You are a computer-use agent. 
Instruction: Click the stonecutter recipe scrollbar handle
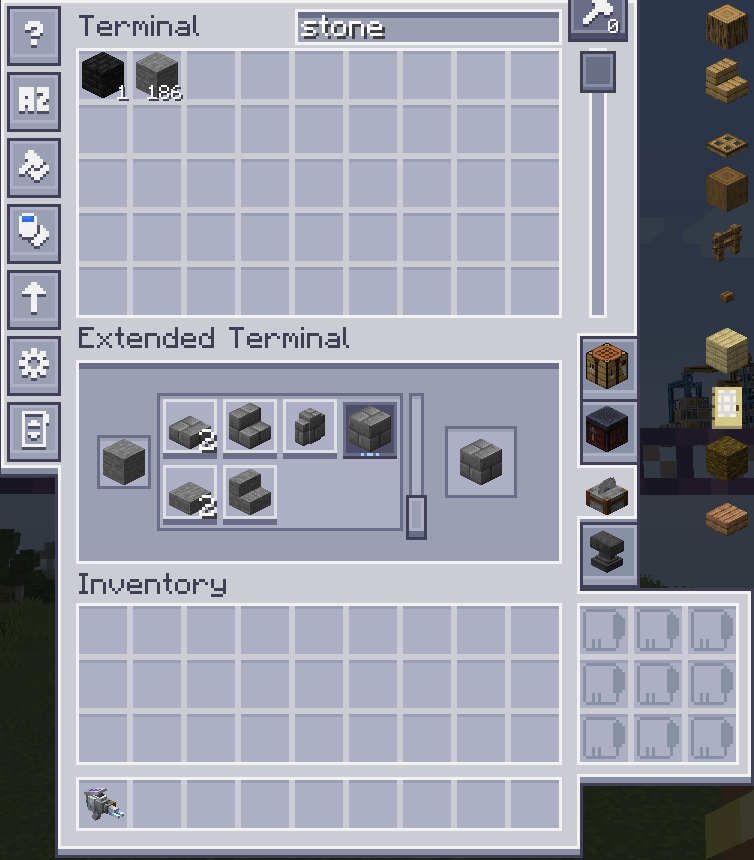pos(416,516)
